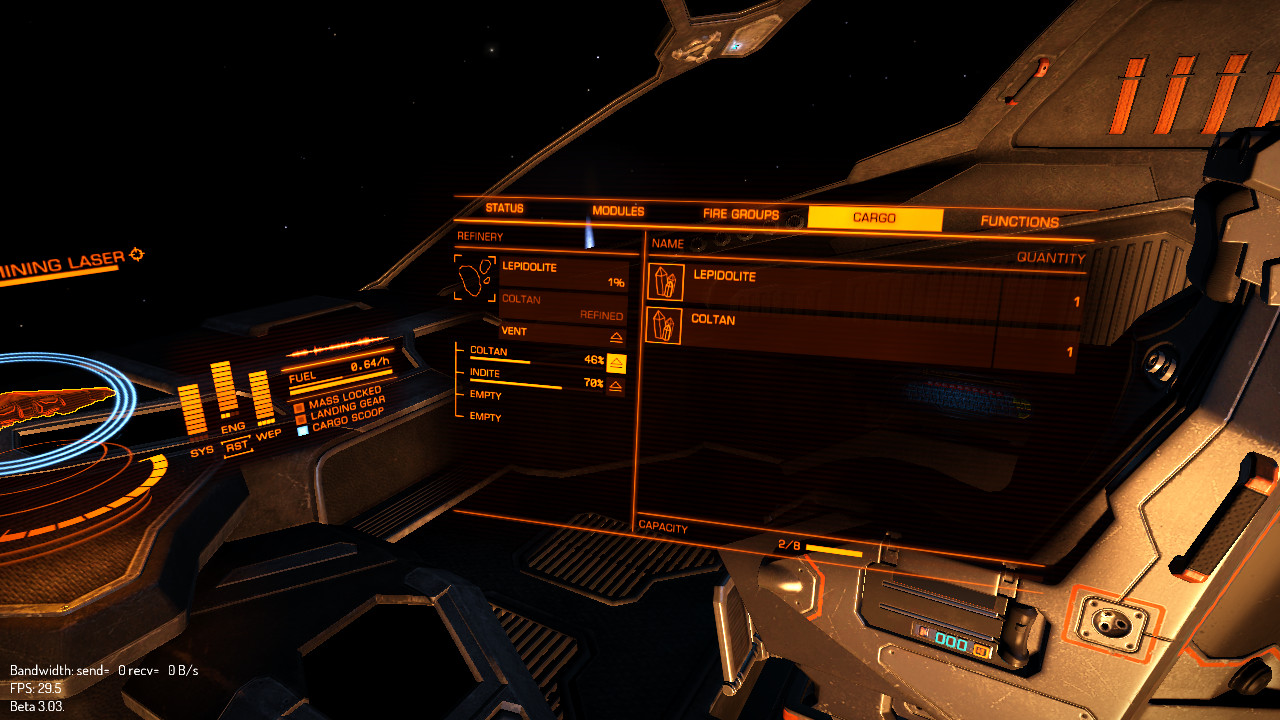The height and width of the screenshot is (720, 1280).
Task: Switch to the MODULES tab
Action: tap(620, 212)
